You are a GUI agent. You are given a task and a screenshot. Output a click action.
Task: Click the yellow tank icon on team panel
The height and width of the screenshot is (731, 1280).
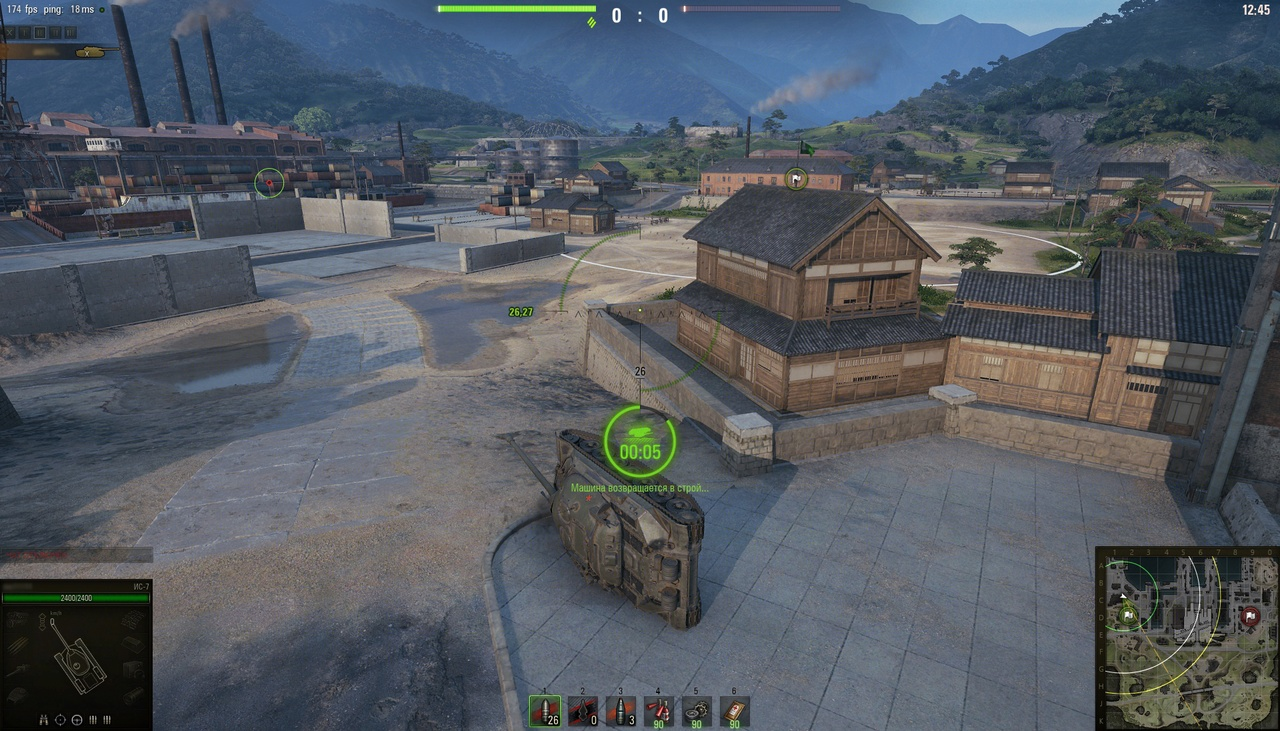click(x=90, y=51)
